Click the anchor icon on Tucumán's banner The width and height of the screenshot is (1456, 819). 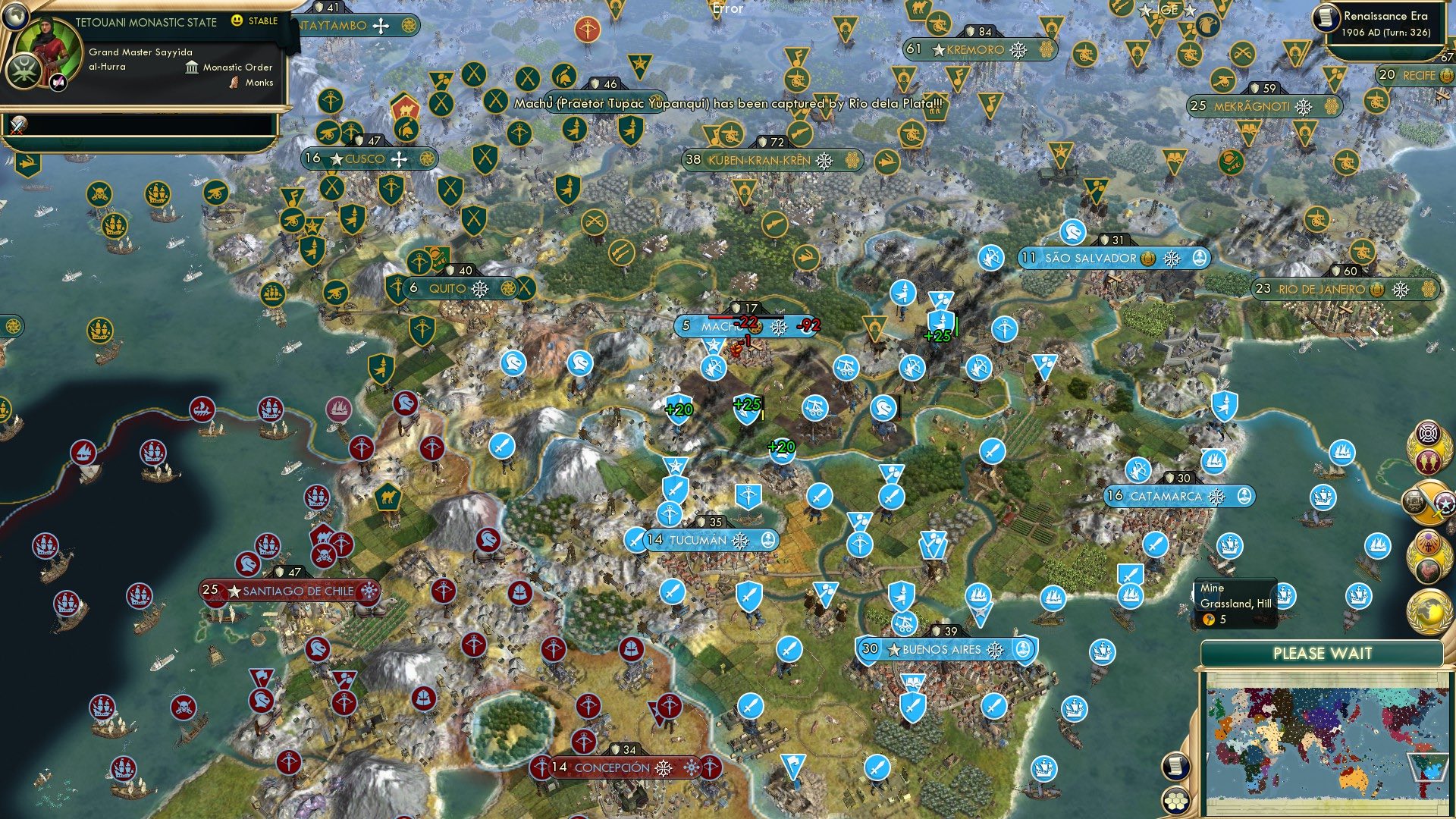click(x=768, y=541)
